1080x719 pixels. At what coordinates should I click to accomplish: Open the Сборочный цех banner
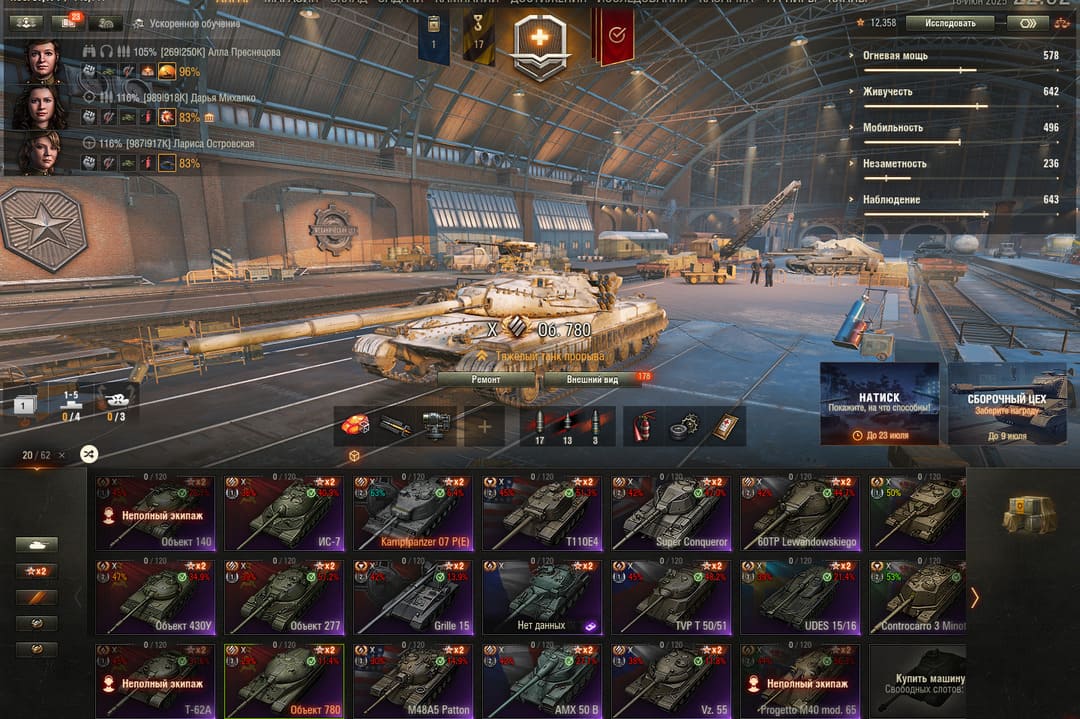point(1007,403)
